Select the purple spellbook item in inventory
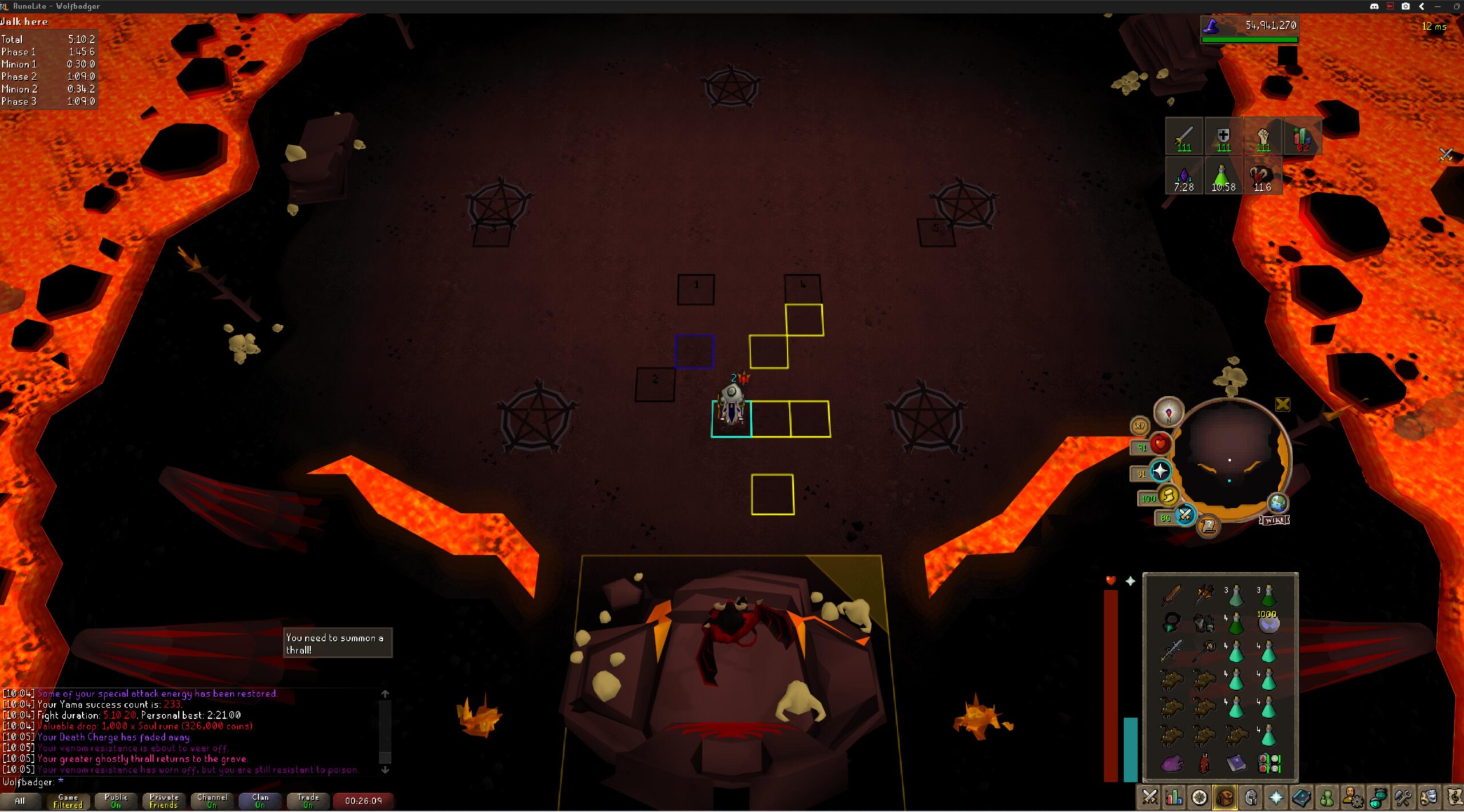This screenshot has height=812, width=1464. click(1236, 763)
